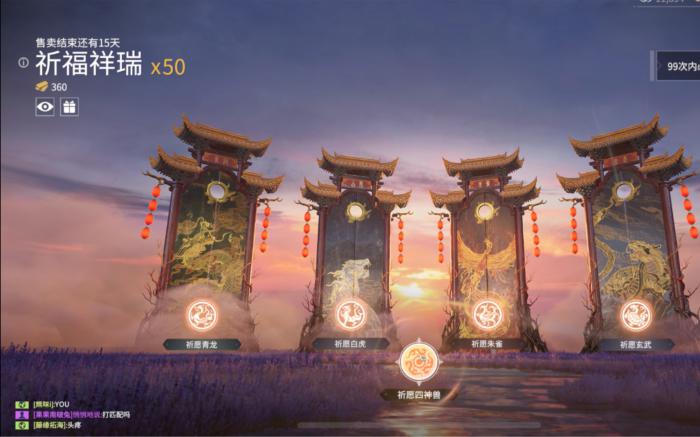Select the 祈愿白虎 White Tiger wish
Screen dimensions: 700x437
(x=350, y=316)
